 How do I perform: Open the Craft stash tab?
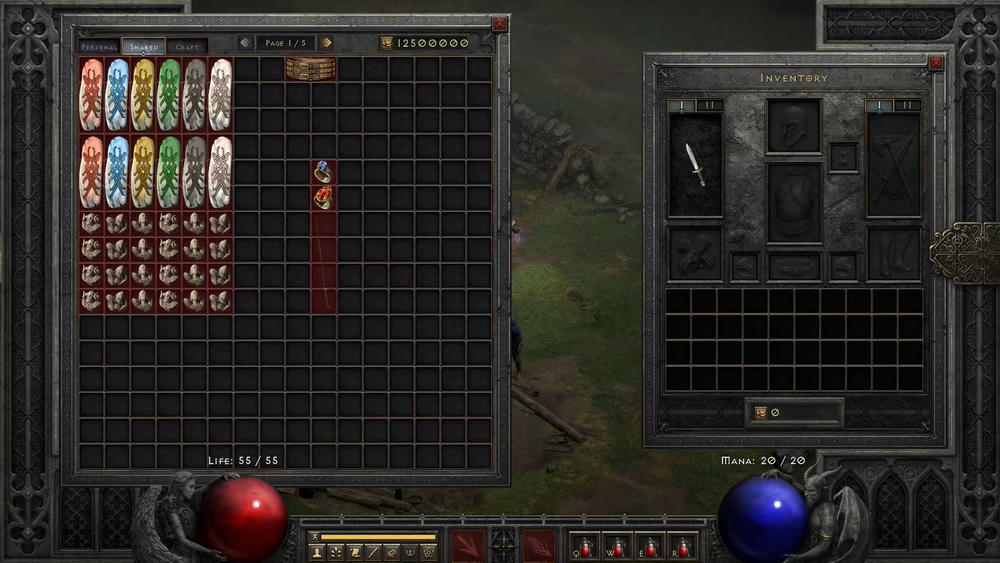(187, 47)
